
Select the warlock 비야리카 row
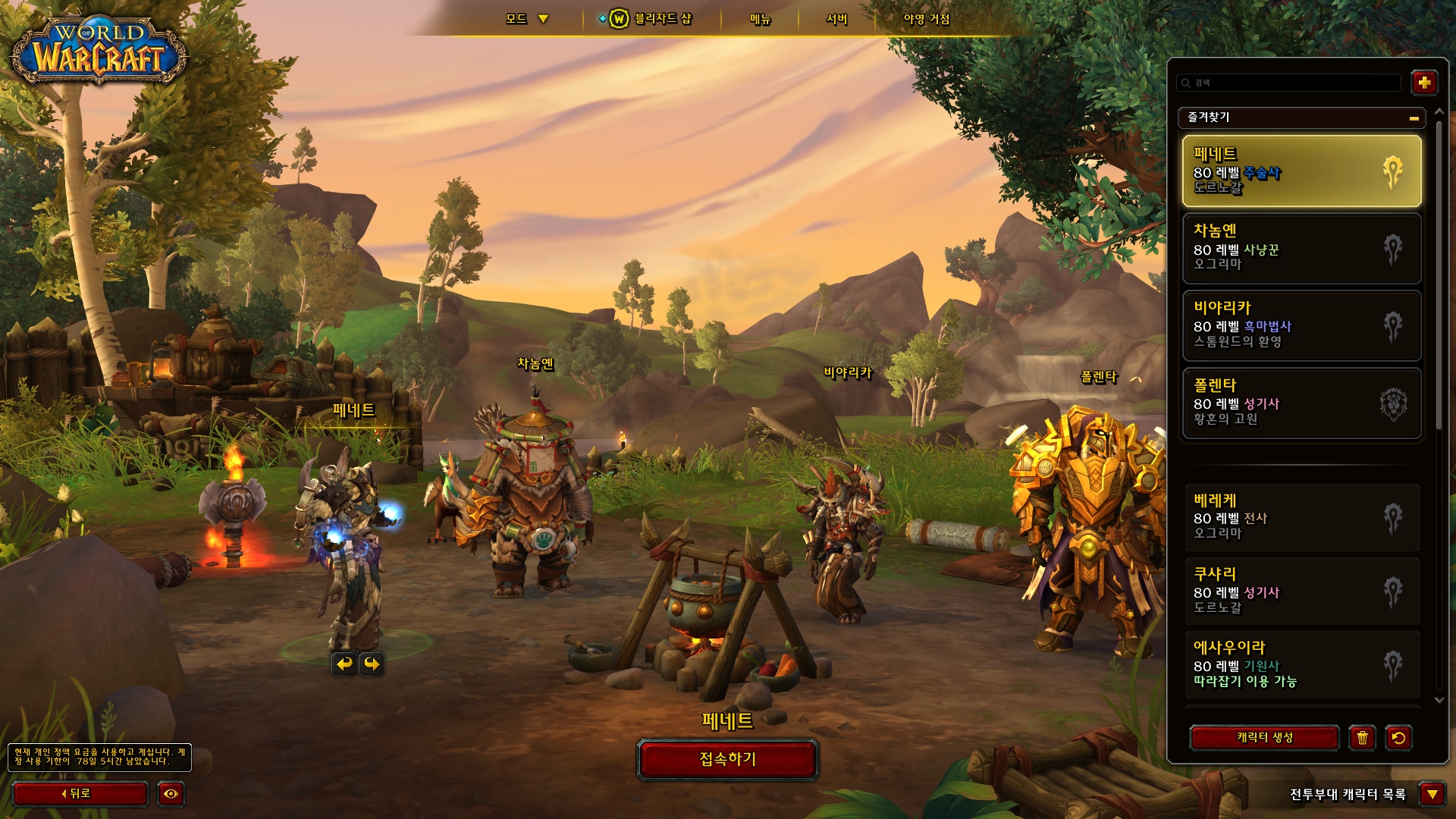click(1301, 325)
